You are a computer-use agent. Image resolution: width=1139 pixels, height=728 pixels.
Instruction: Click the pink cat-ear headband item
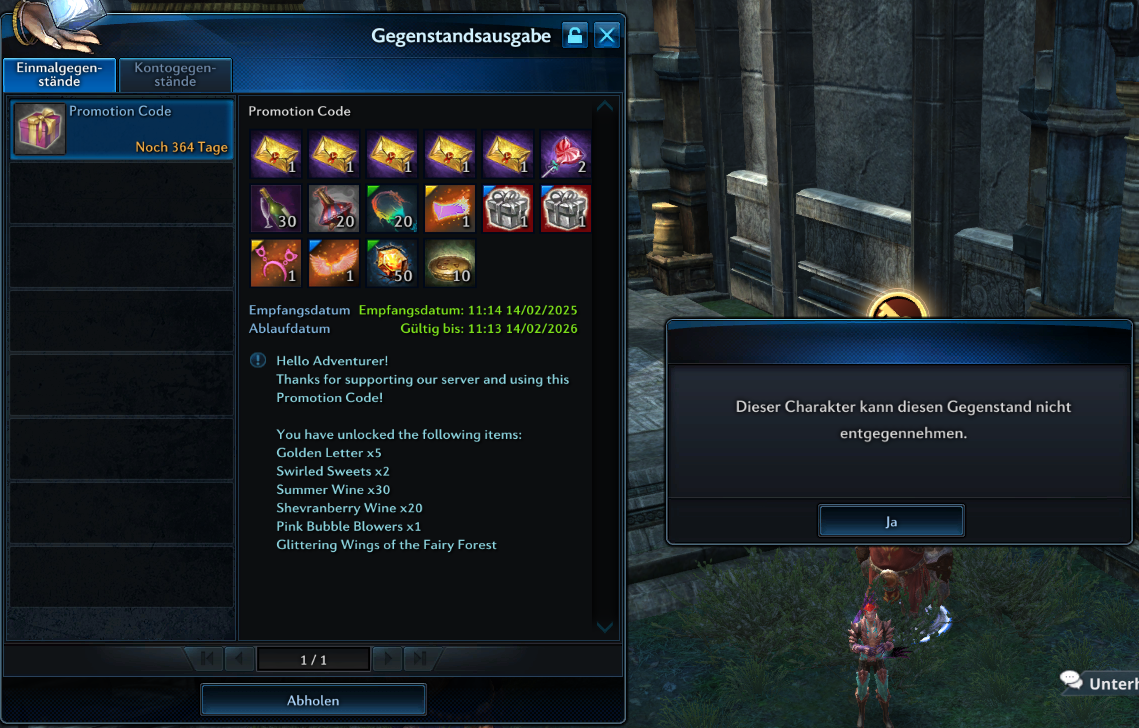pos(274,263)
